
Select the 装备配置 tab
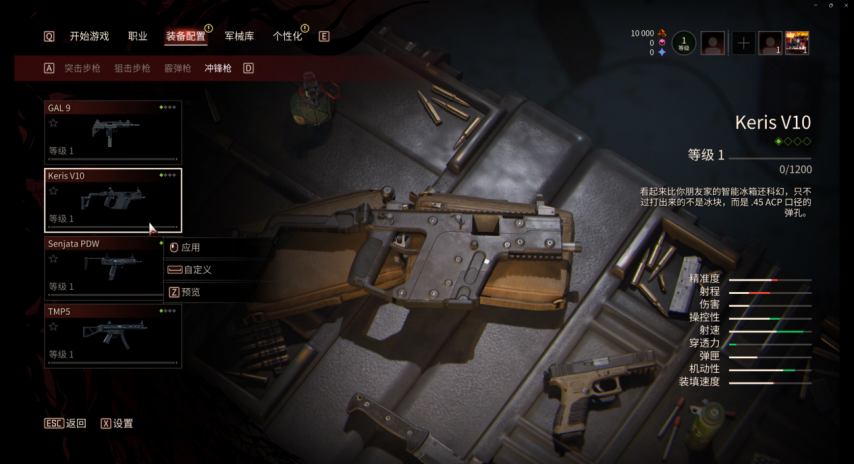(x=185, y=36)
